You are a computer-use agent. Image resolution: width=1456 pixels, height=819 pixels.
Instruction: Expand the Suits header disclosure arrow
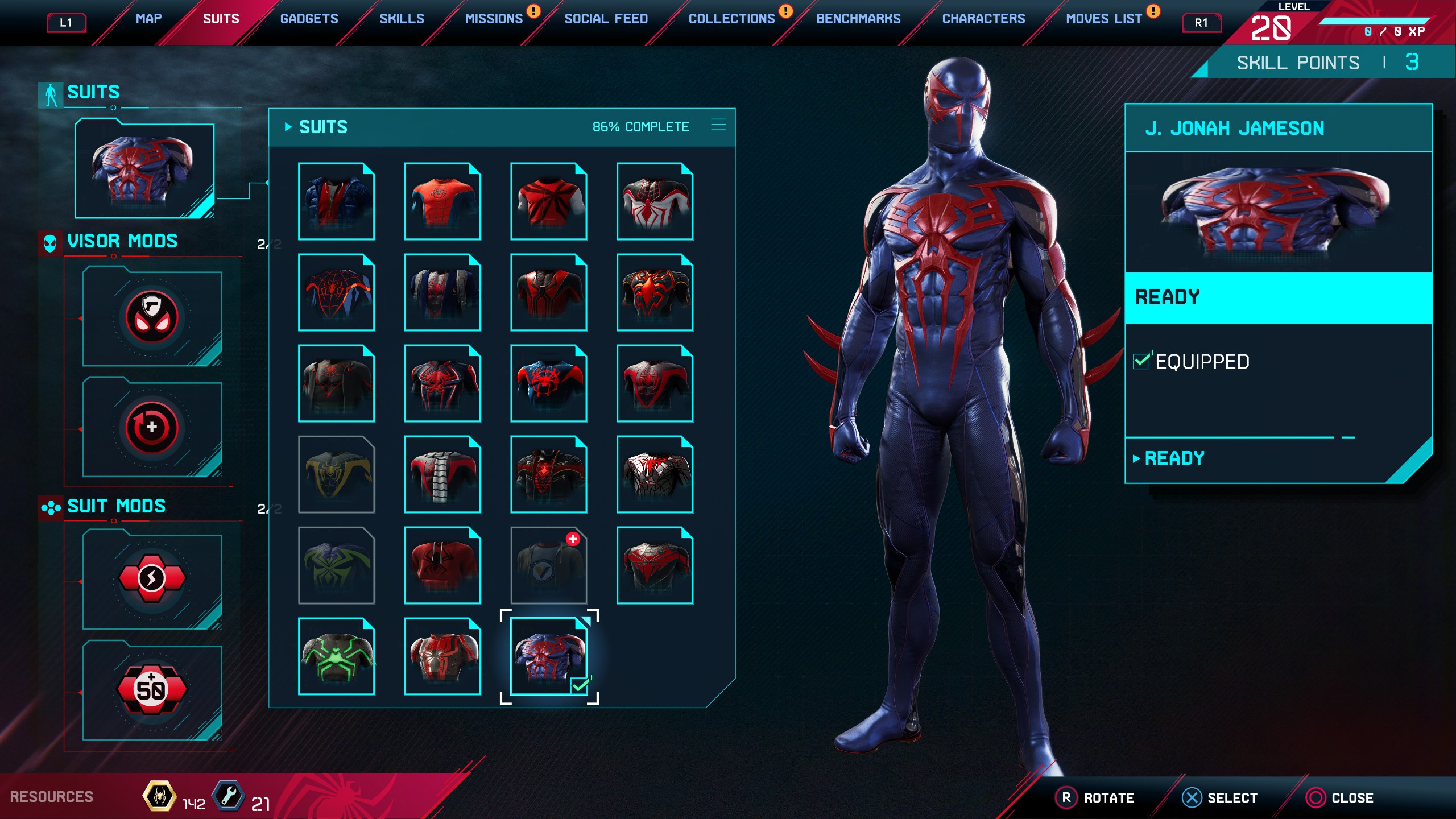pos(289,127)
